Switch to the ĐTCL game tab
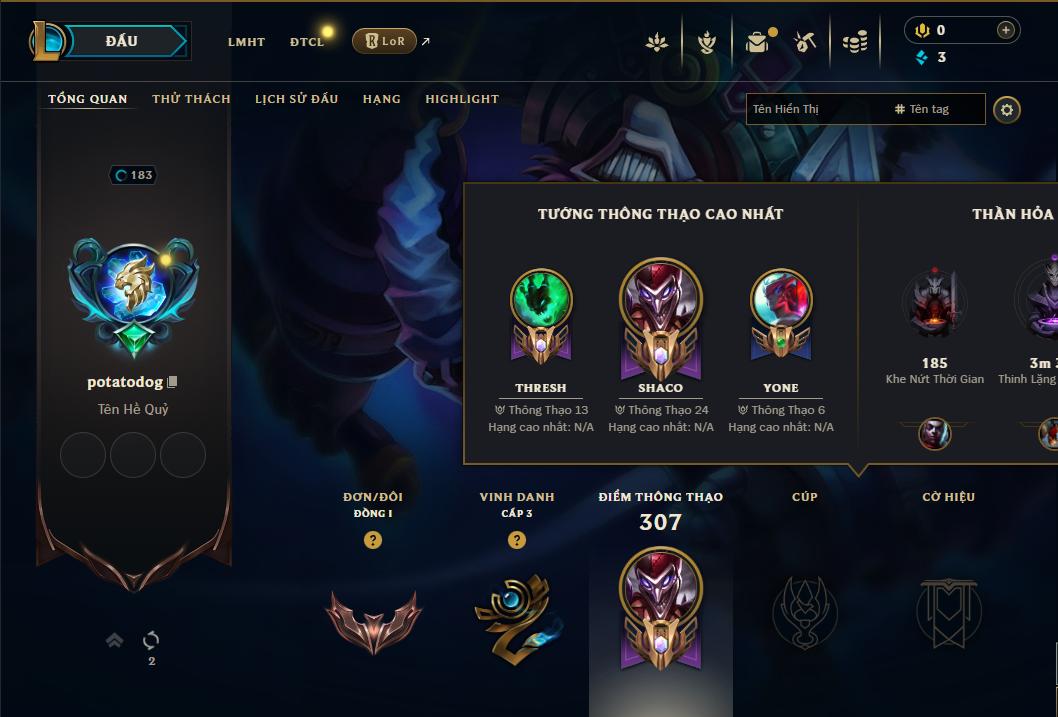Screen dimensions: 1058x717 point(307,42)
